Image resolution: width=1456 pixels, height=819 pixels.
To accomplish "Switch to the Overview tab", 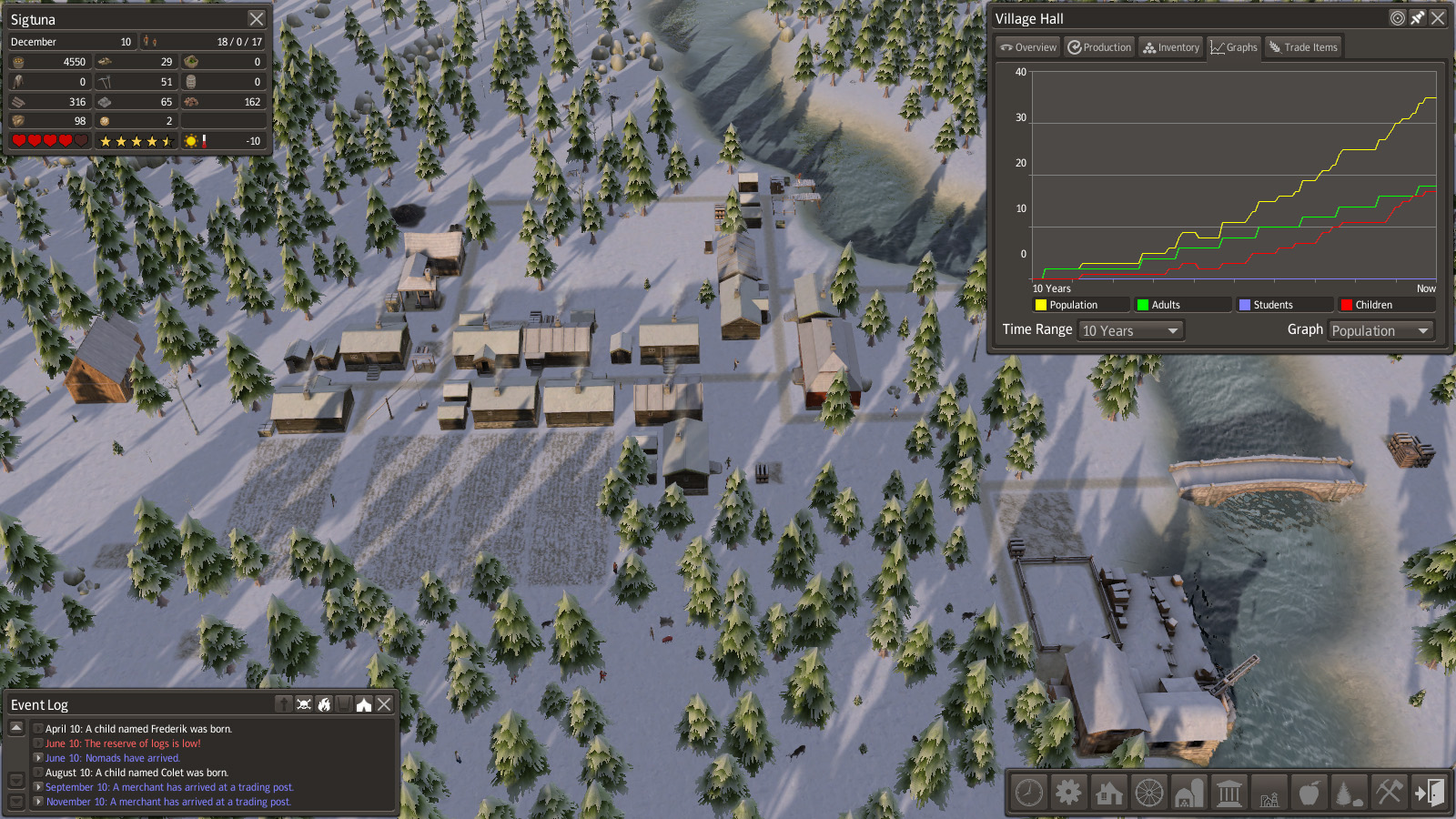I will coord(1028,47).
